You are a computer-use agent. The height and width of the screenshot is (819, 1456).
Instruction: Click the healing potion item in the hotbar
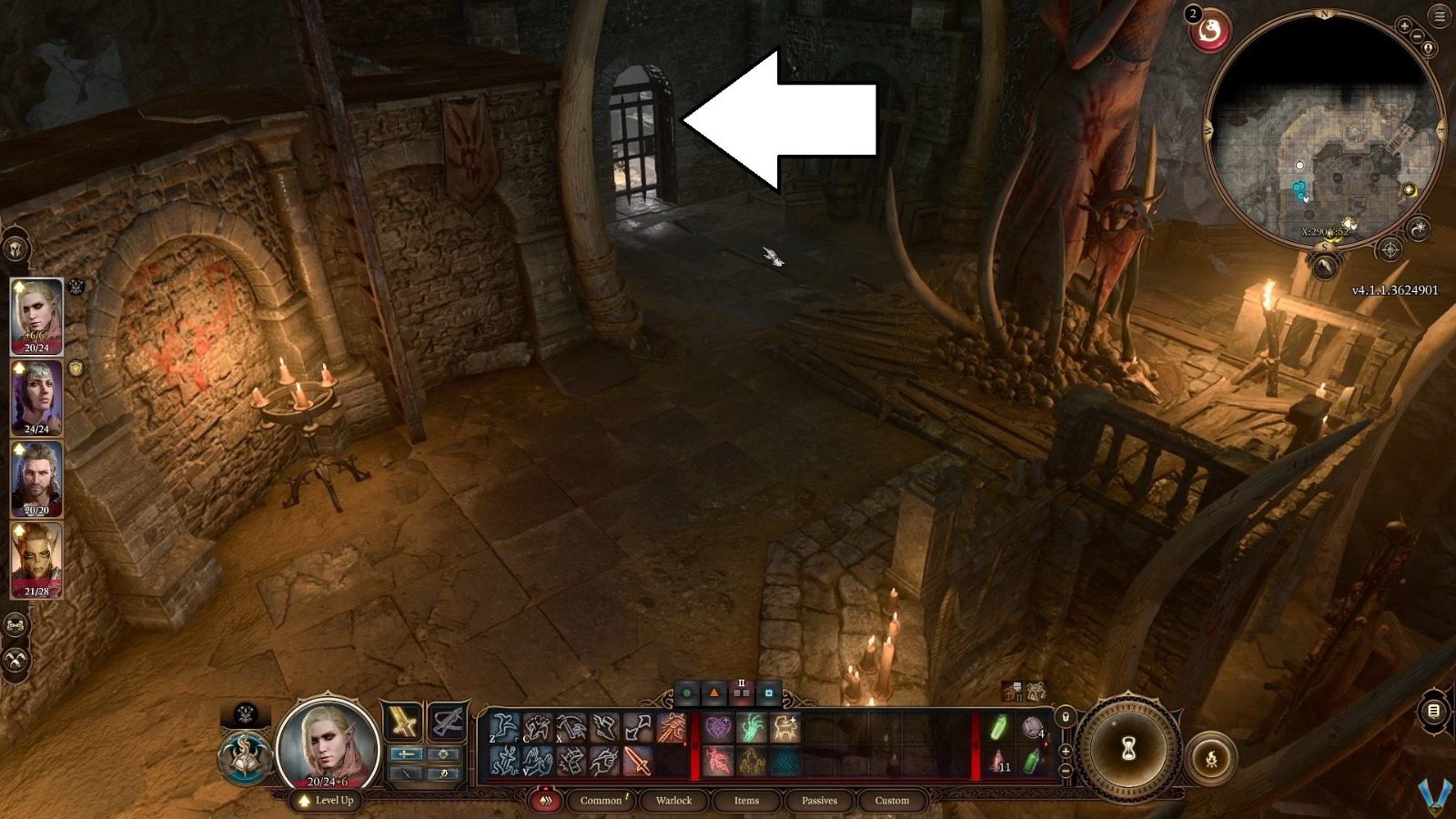[x=999, y=763]
